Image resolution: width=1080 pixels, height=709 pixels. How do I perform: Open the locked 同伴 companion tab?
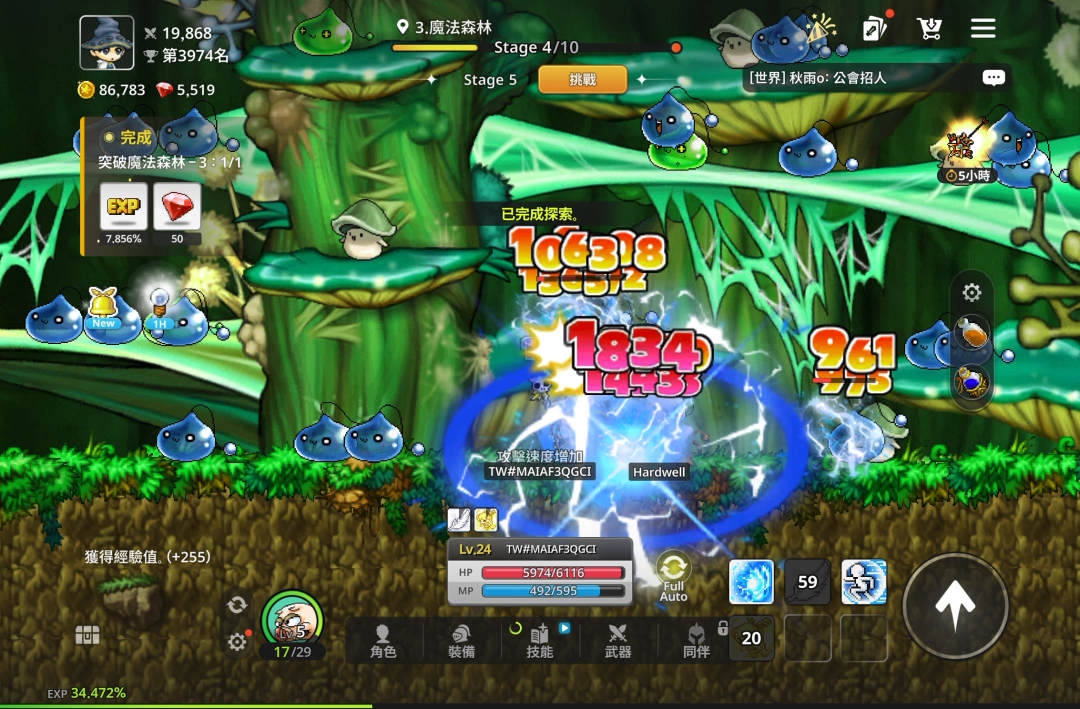tap(696, 640)
